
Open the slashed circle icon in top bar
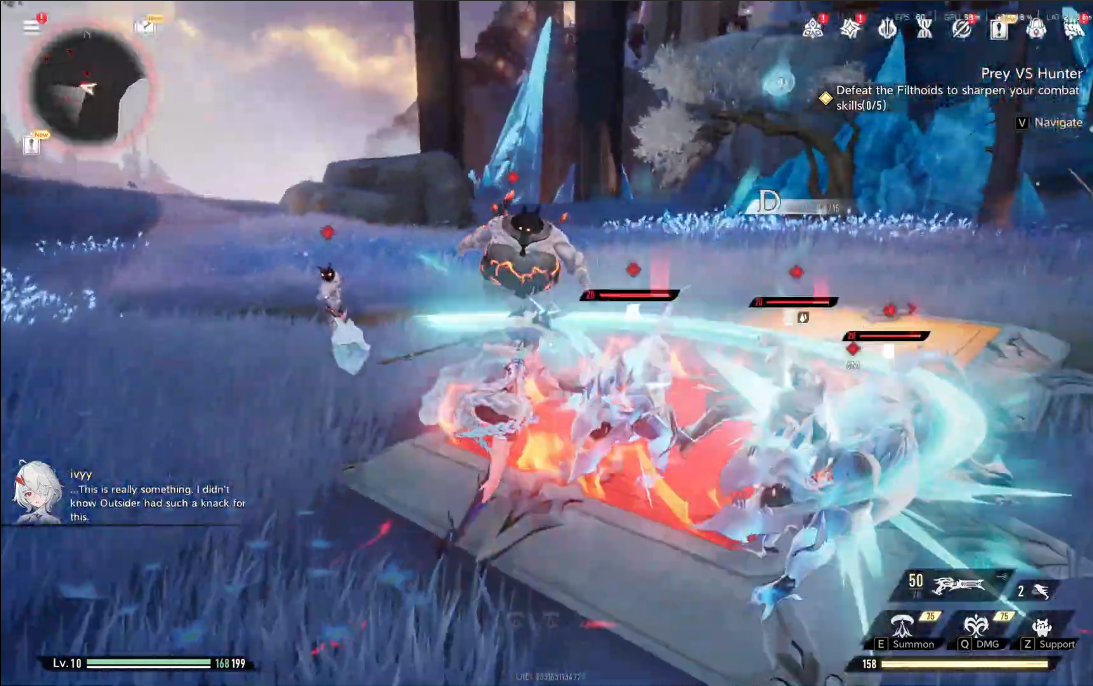point(961,29)
